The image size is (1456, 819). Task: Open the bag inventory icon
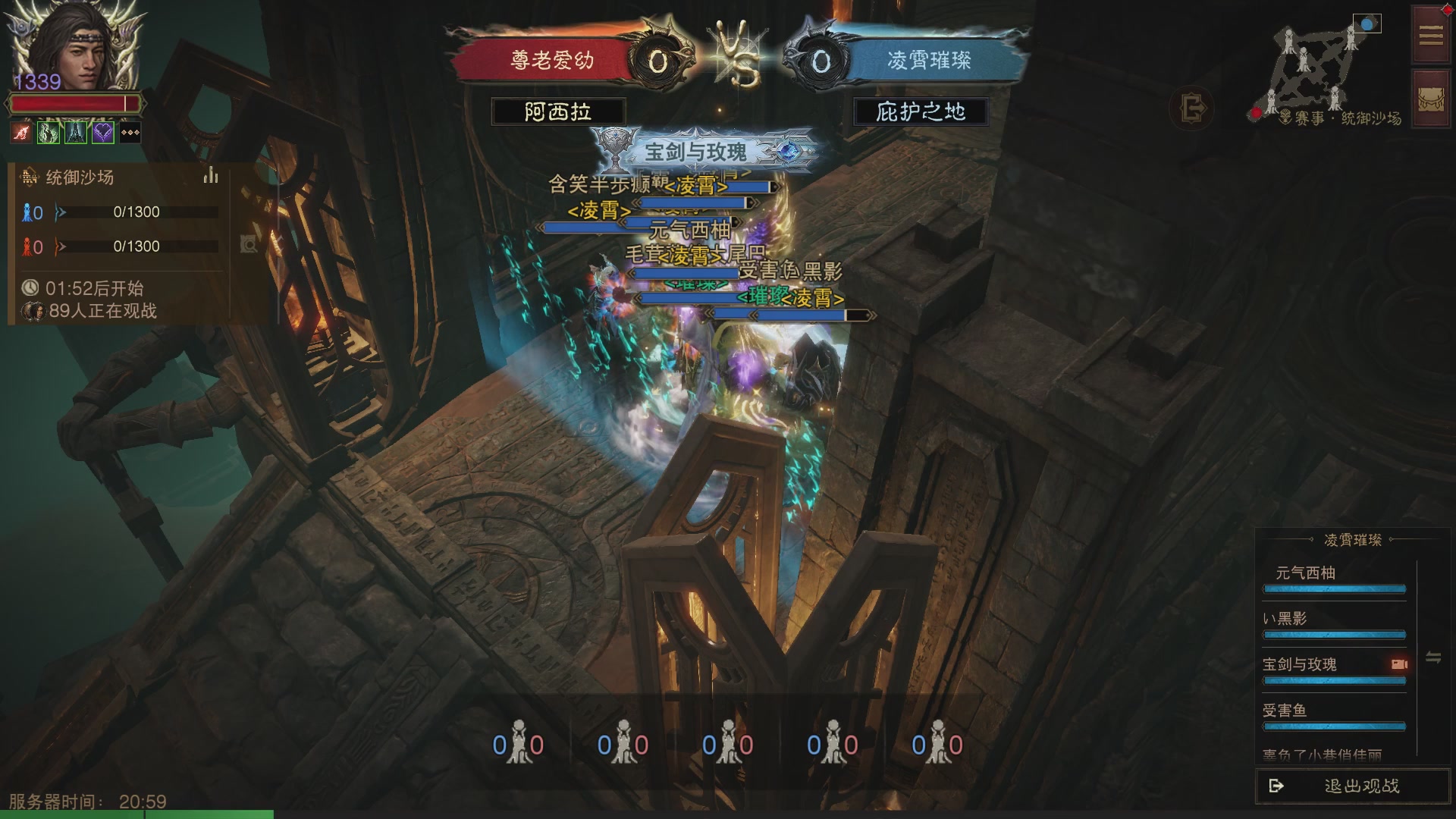[x=1431, y=100]
